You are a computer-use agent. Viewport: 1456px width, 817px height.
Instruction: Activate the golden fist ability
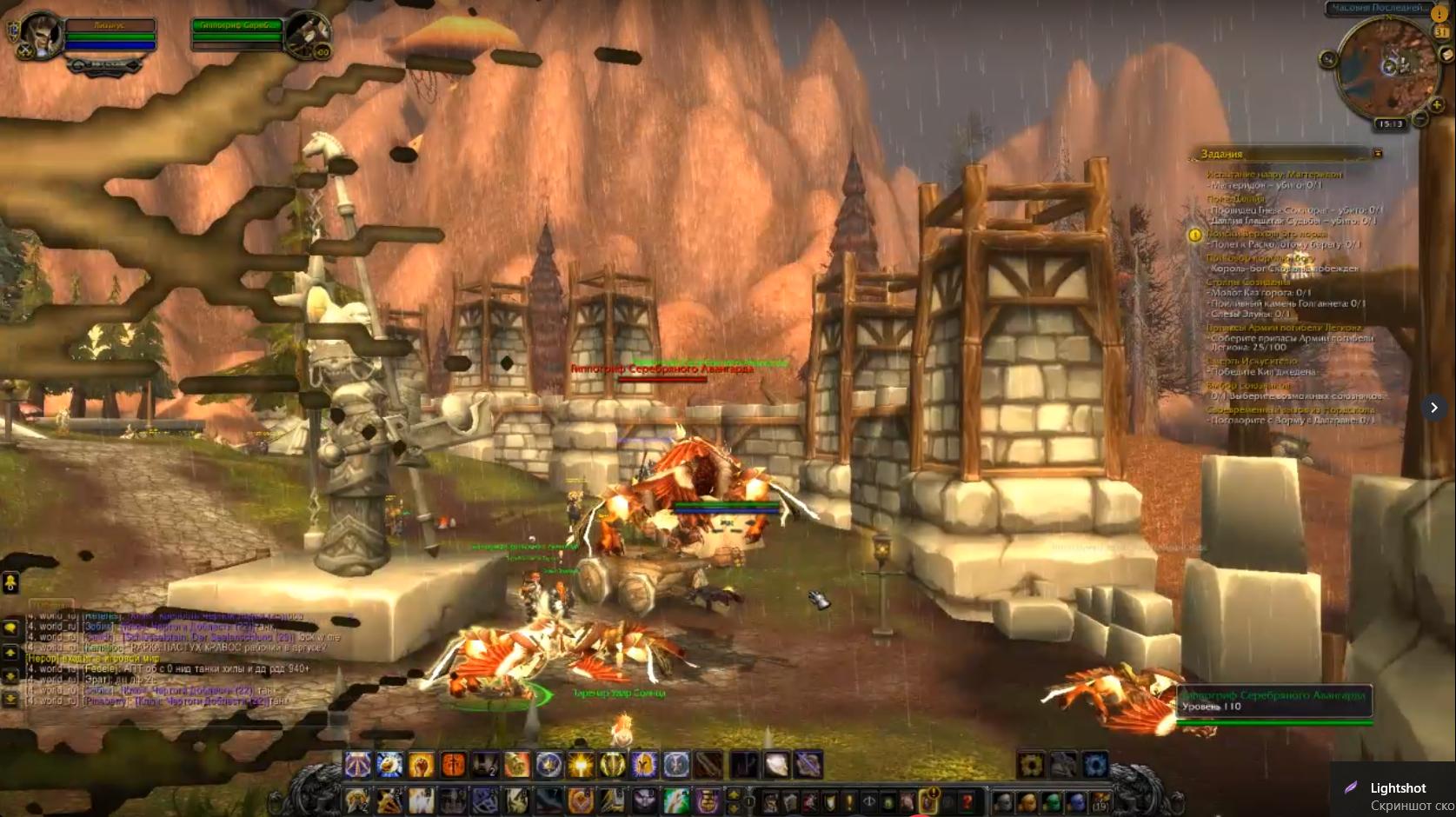[421, 765]
